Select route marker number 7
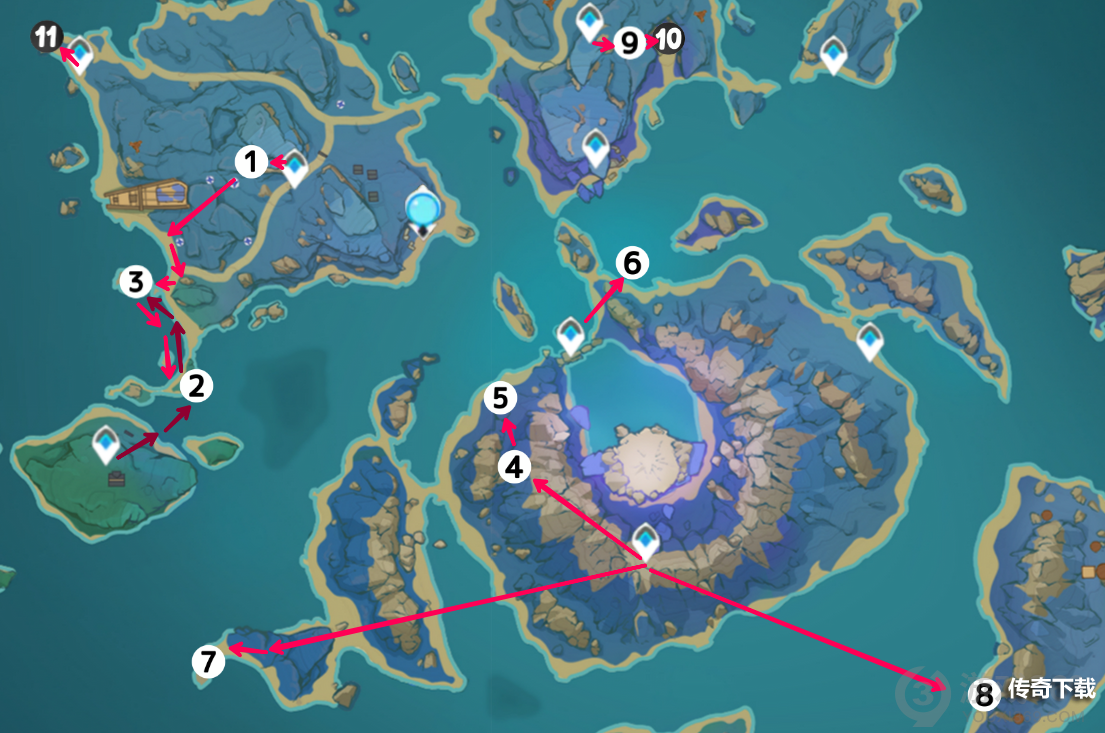The height and width of the screenshot is (733, 1105). (208, 662)
